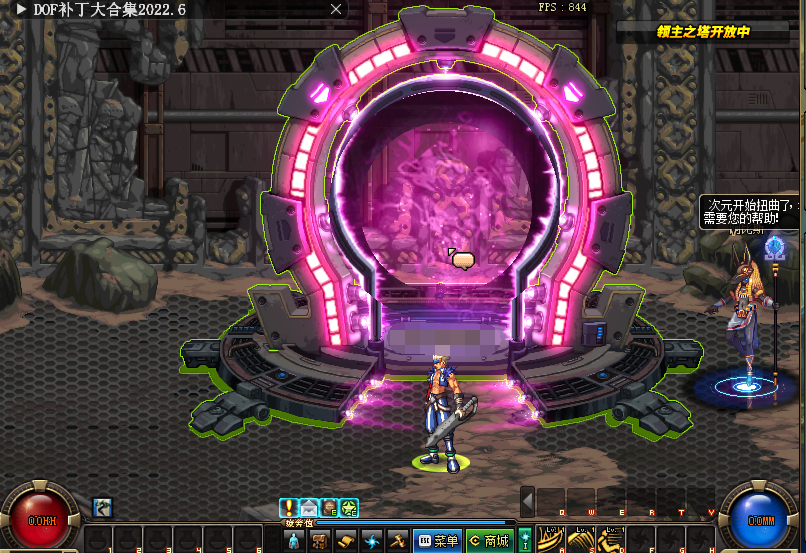Expand the DOF补丁大合集 triangle arrow
This screenshot has width=806, height=553.
pos(21,9)
